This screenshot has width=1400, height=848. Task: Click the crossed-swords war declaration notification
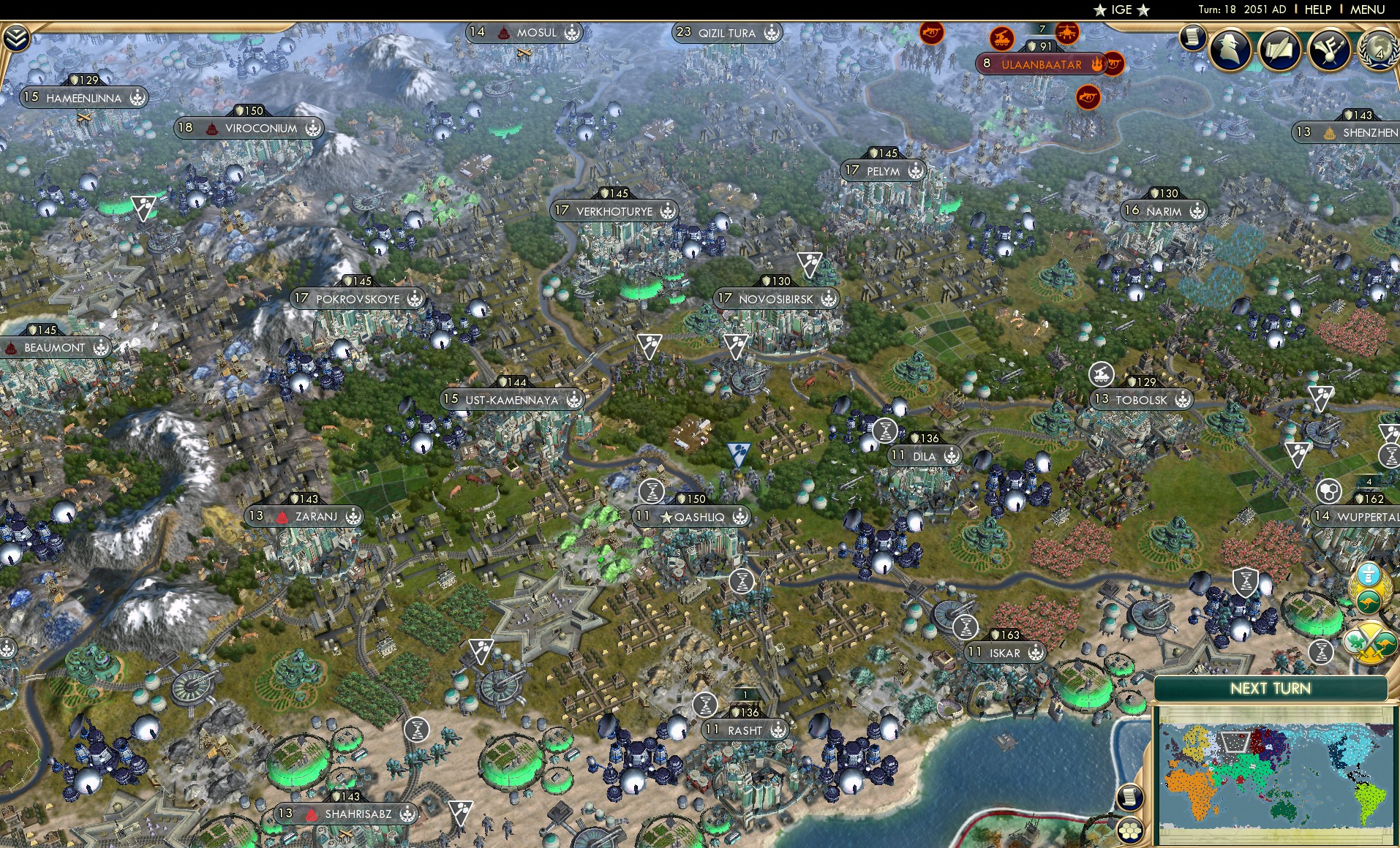(1370, 643)
